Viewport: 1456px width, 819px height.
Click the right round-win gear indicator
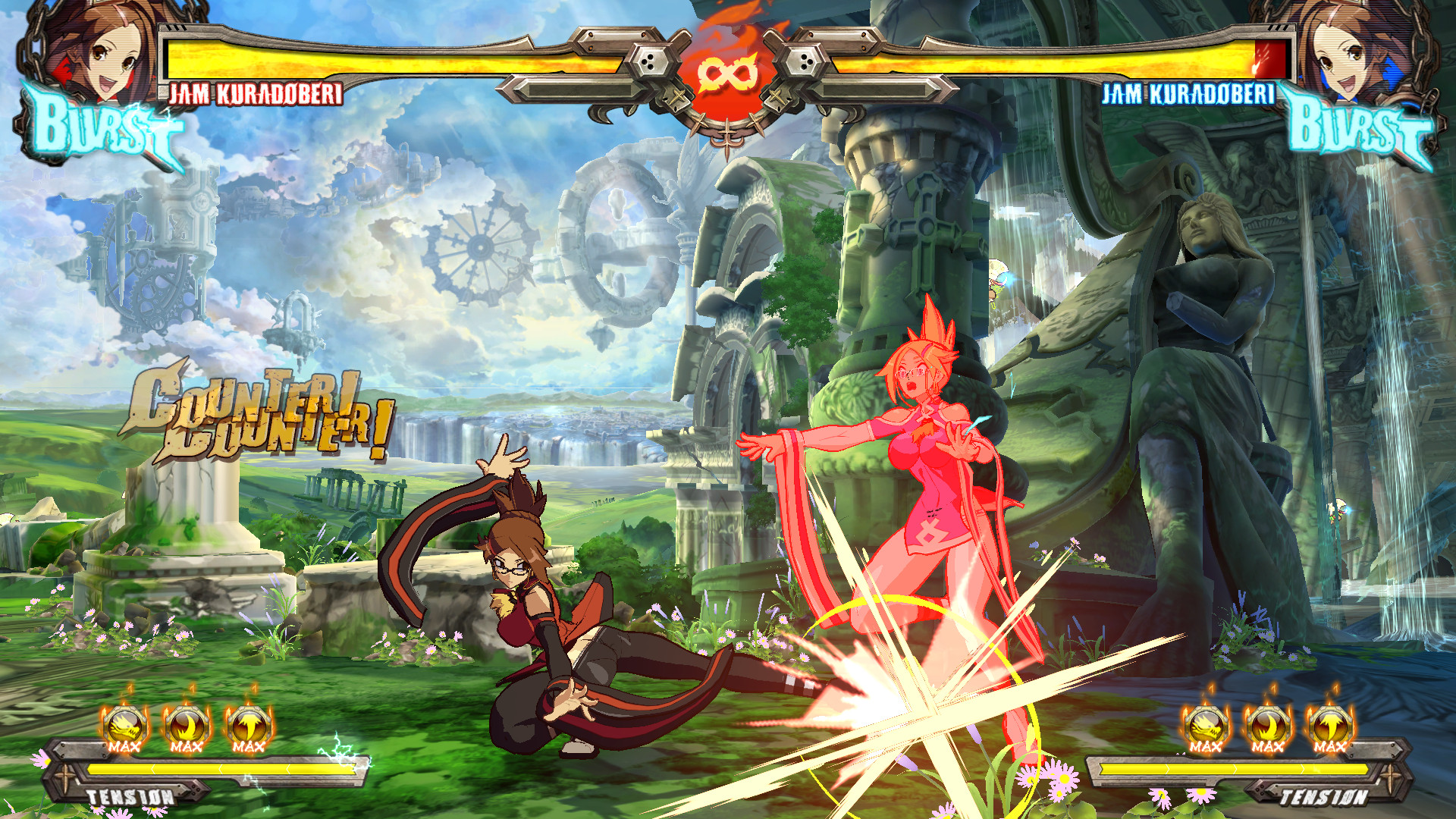(805, 59)
